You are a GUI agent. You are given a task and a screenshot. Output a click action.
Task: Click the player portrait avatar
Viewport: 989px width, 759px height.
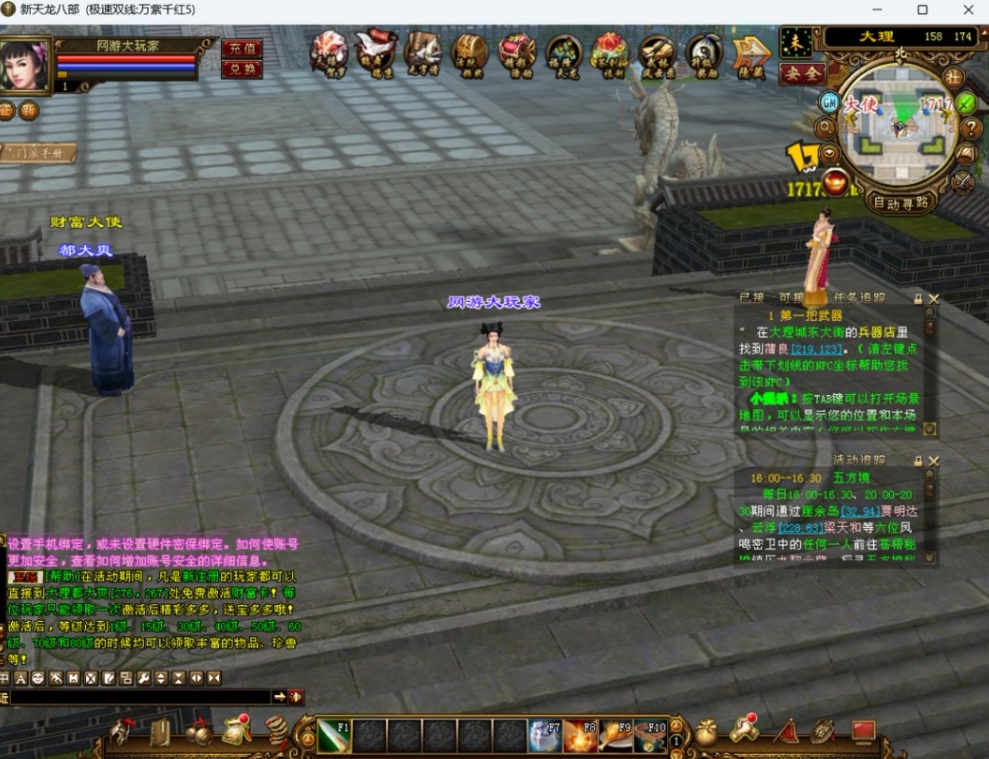tap(25, 64)
